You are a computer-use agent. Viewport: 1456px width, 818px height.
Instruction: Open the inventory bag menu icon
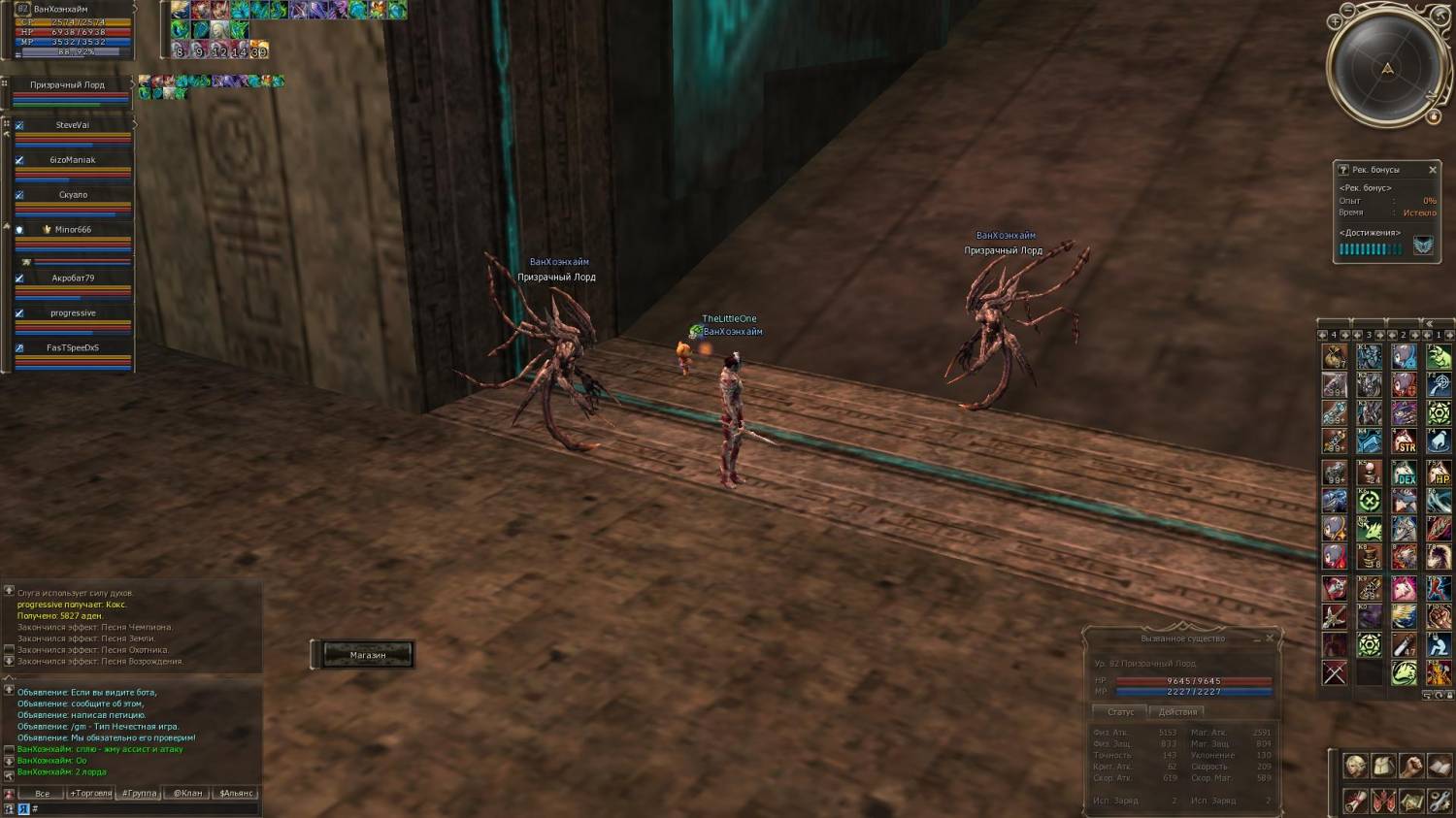pos(1383,767)
